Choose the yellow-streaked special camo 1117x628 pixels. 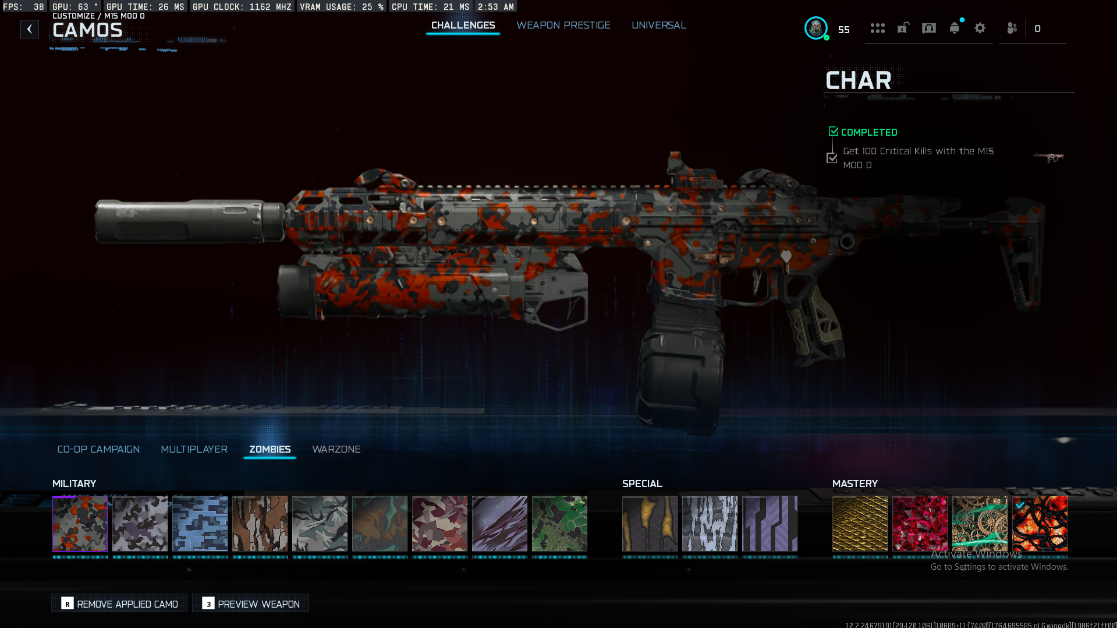point(650,524)
